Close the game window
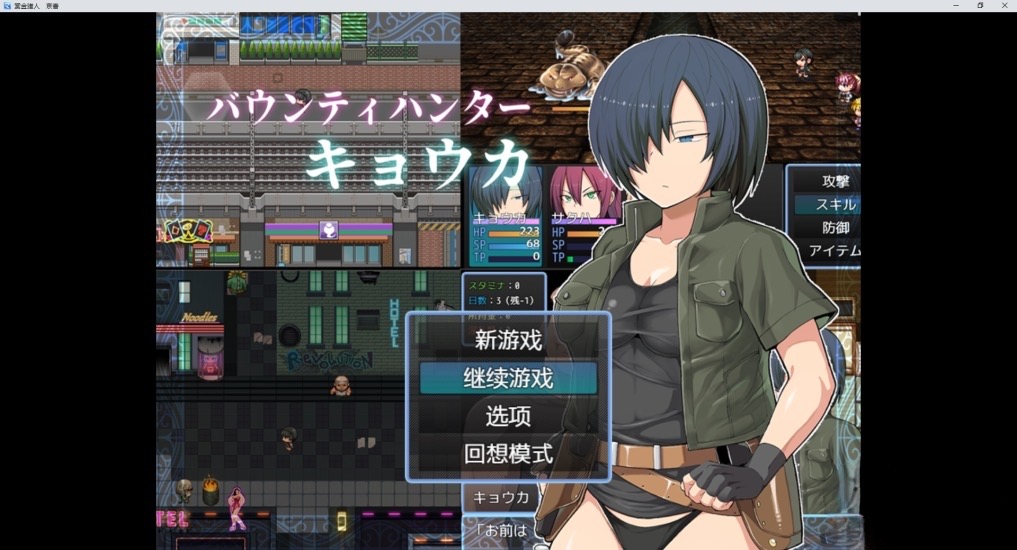1017x550 pixels. coord(1004,6)
